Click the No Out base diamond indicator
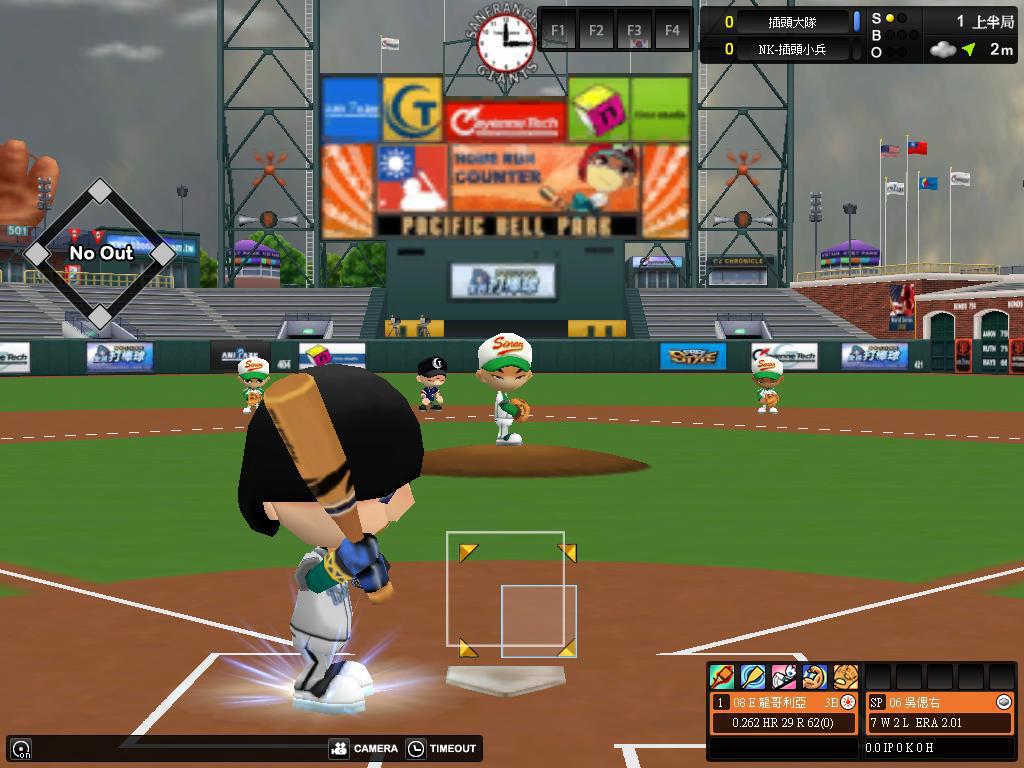The height and width of the screenshot is (768, 1024). 100,253
